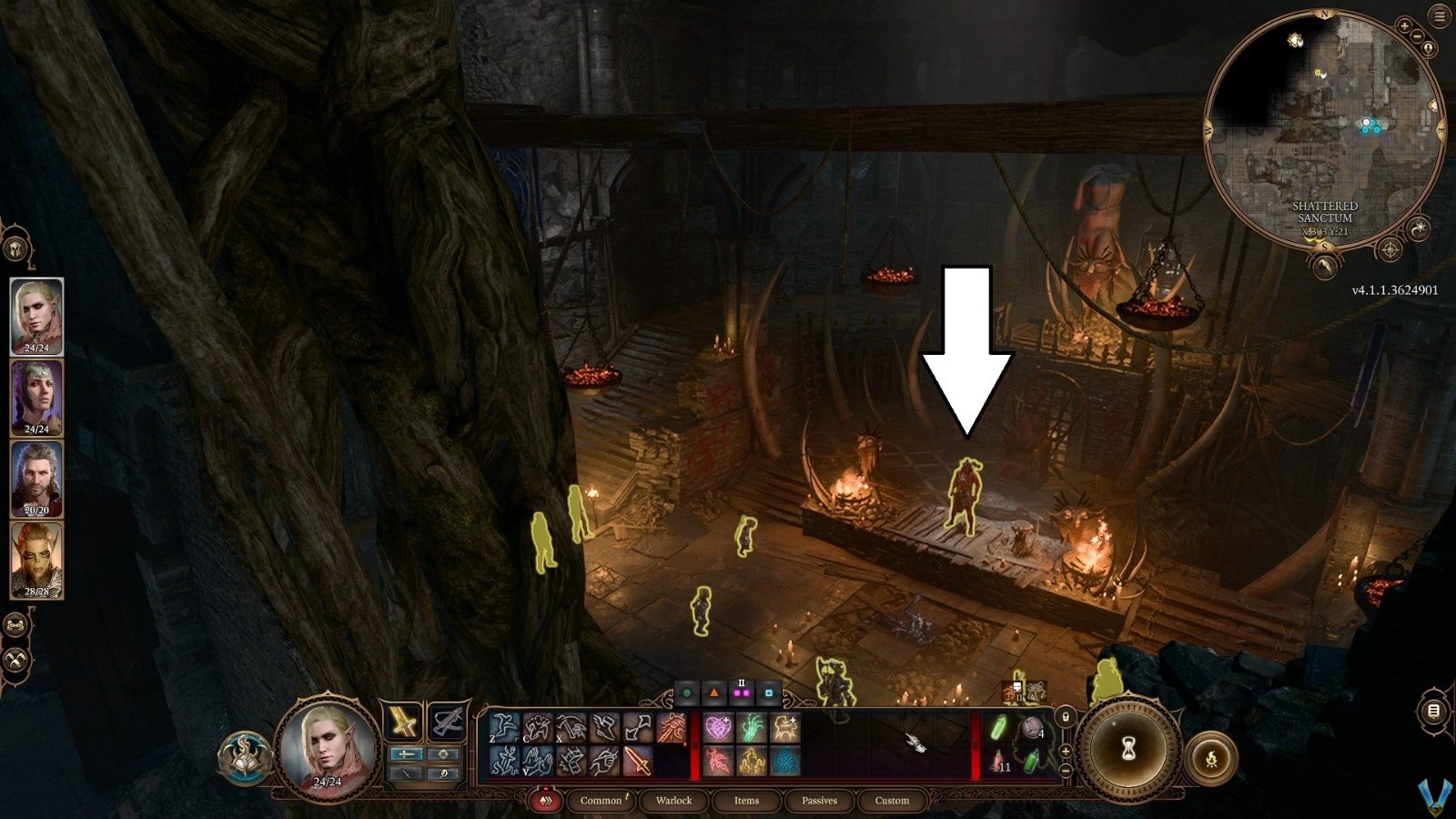1456x819 pixels.
Task: Select the Jump action icon
Action: [503, 729]
